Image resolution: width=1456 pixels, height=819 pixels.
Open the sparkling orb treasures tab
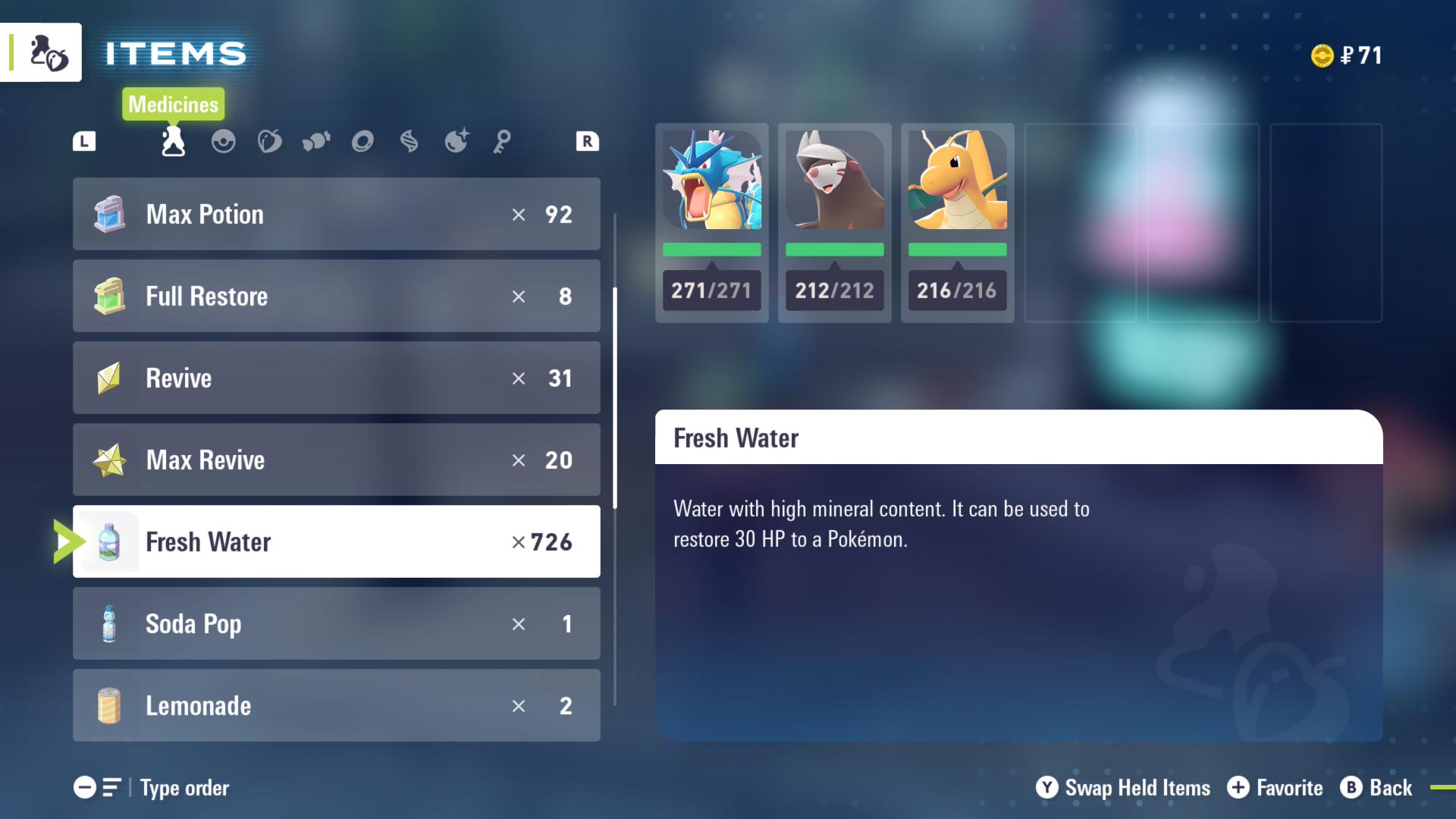pos(457,142)
